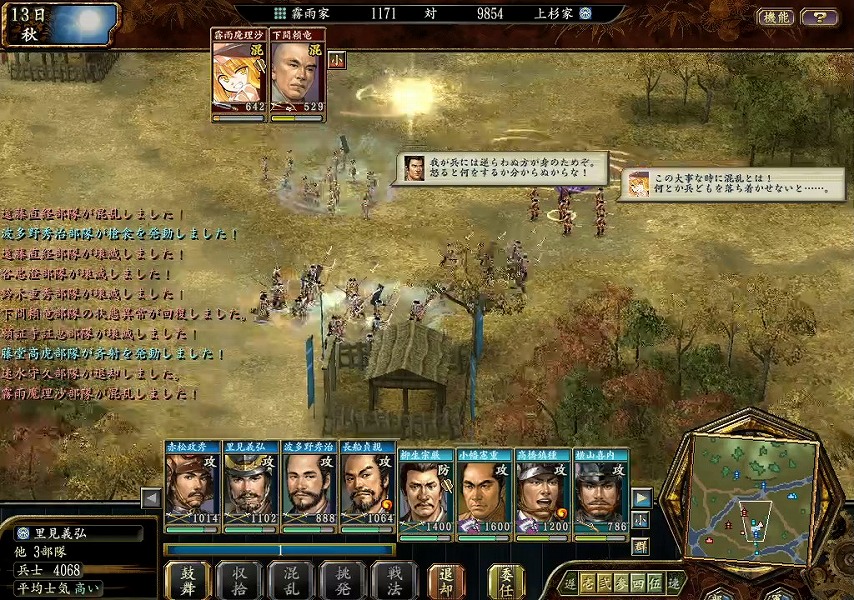Open the 戦法 tactics command
Viewport: 854px width, 600px height.
point(395,579)
